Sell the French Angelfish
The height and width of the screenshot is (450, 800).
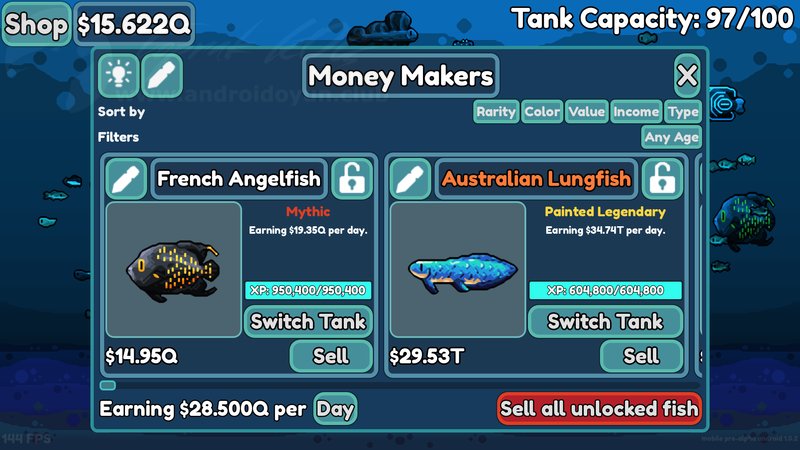coord(331,355)
